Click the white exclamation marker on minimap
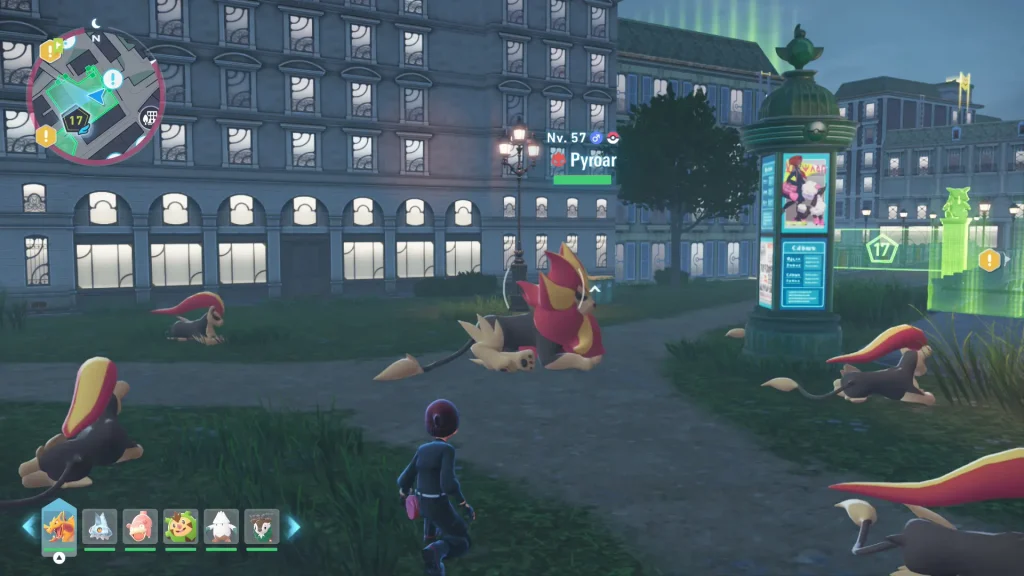The height and width of the screenshot is (576, 1024). point(112,78)
